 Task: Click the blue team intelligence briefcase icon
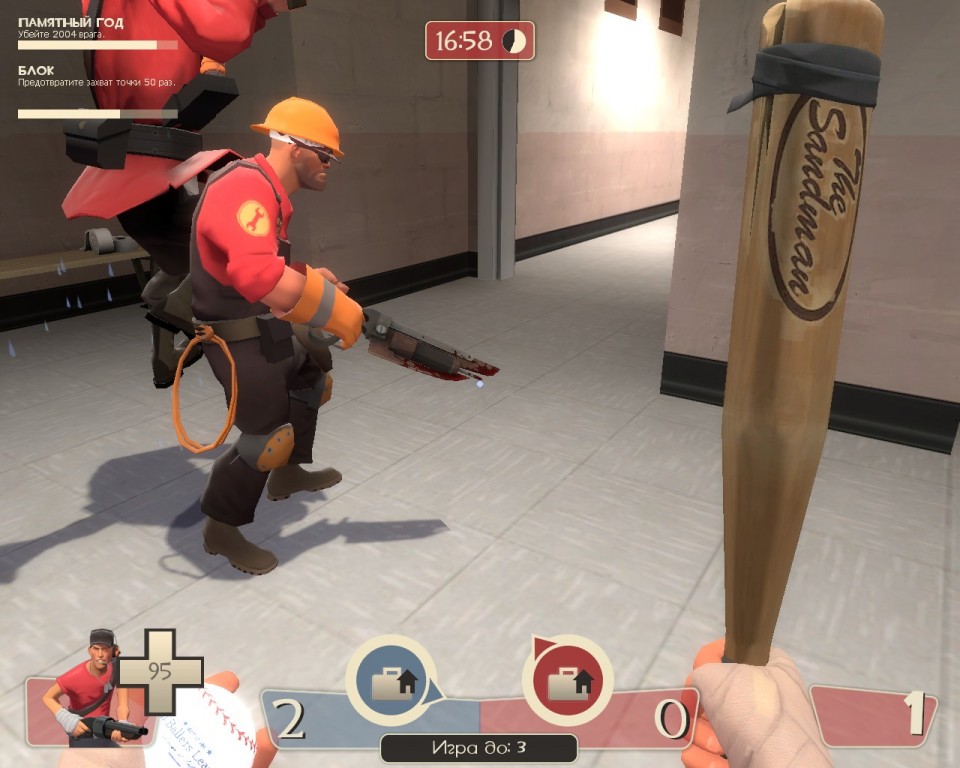[391, 681]
